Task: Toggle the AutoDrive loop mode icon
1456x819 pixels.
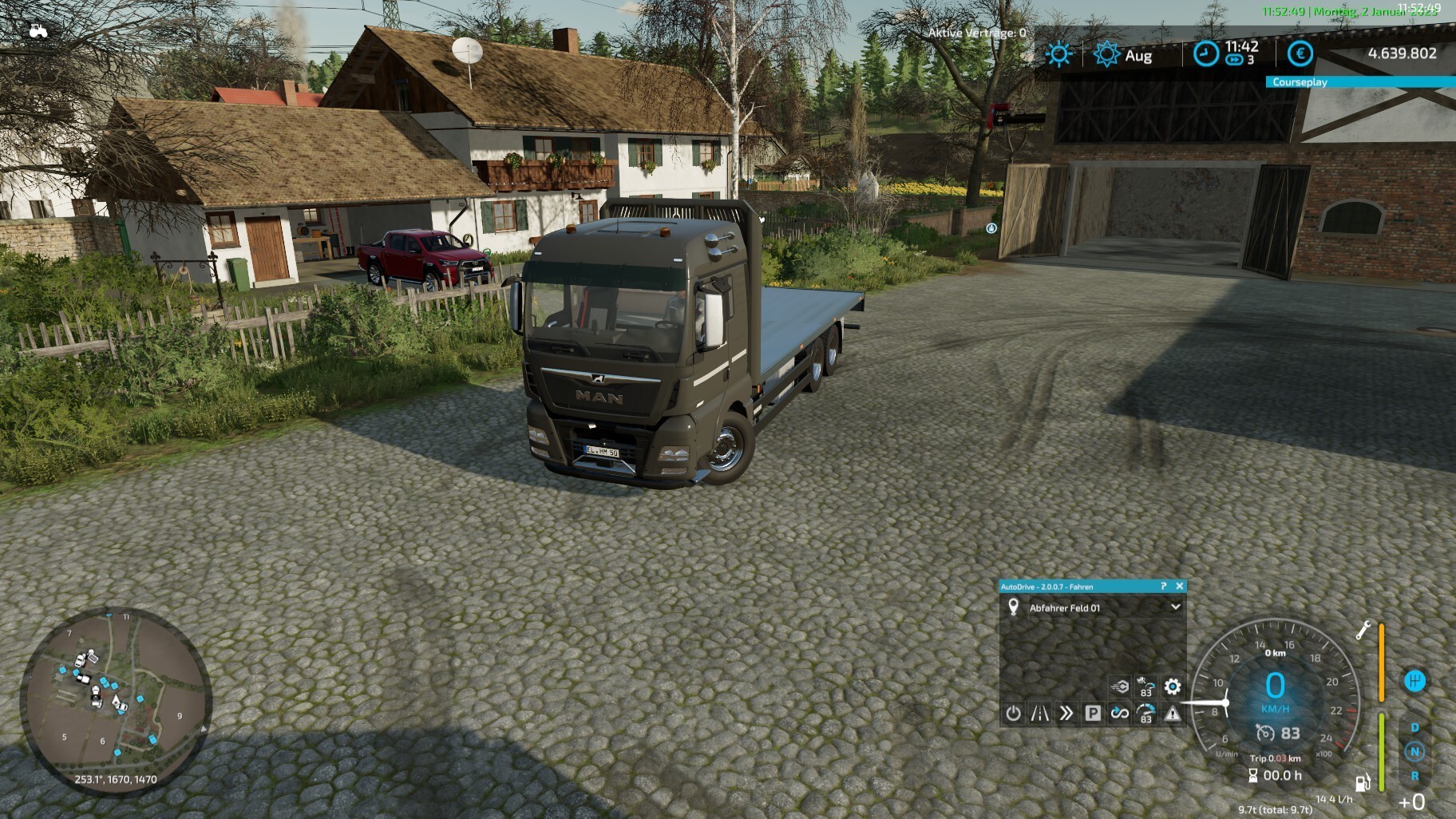Action: (x=1119, y=713)
